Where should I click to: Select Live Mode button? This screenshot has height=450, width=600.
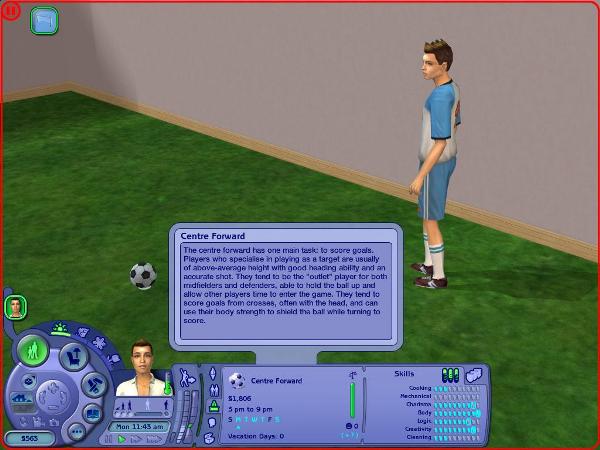point(35,351)
